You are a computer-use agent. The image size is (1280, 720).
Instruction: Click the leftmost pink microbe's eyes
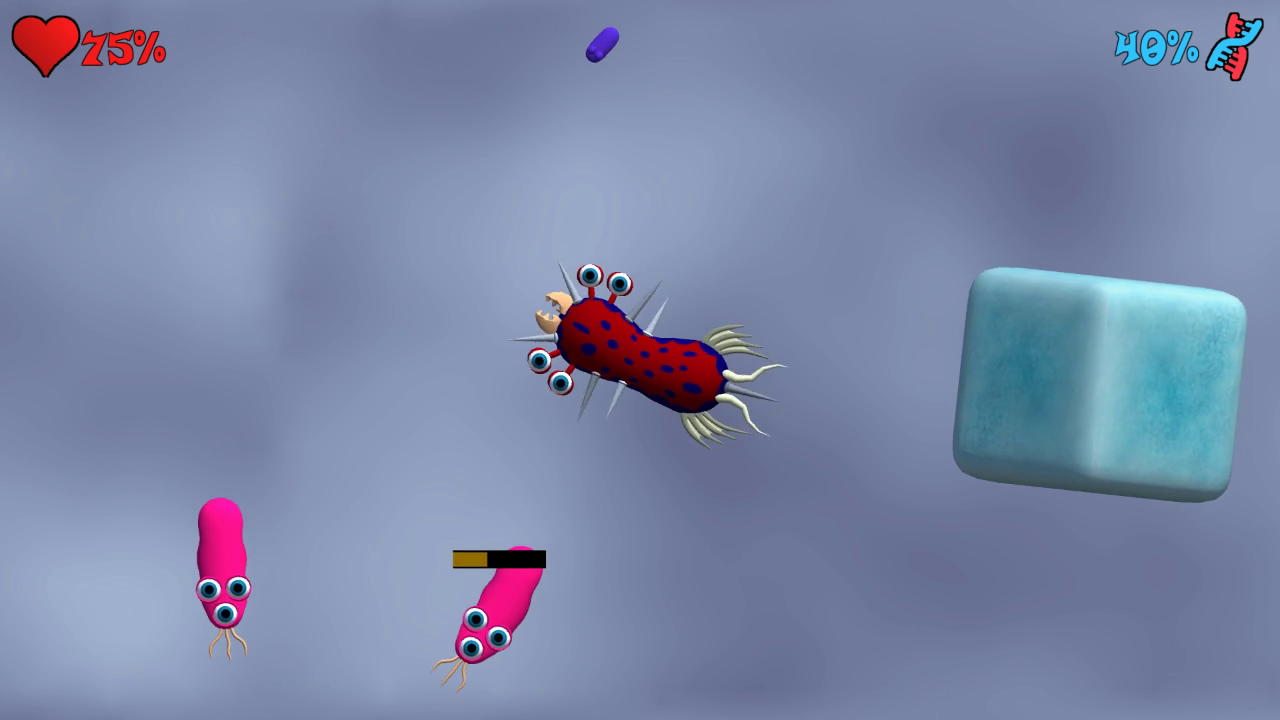tap(222, 595)
